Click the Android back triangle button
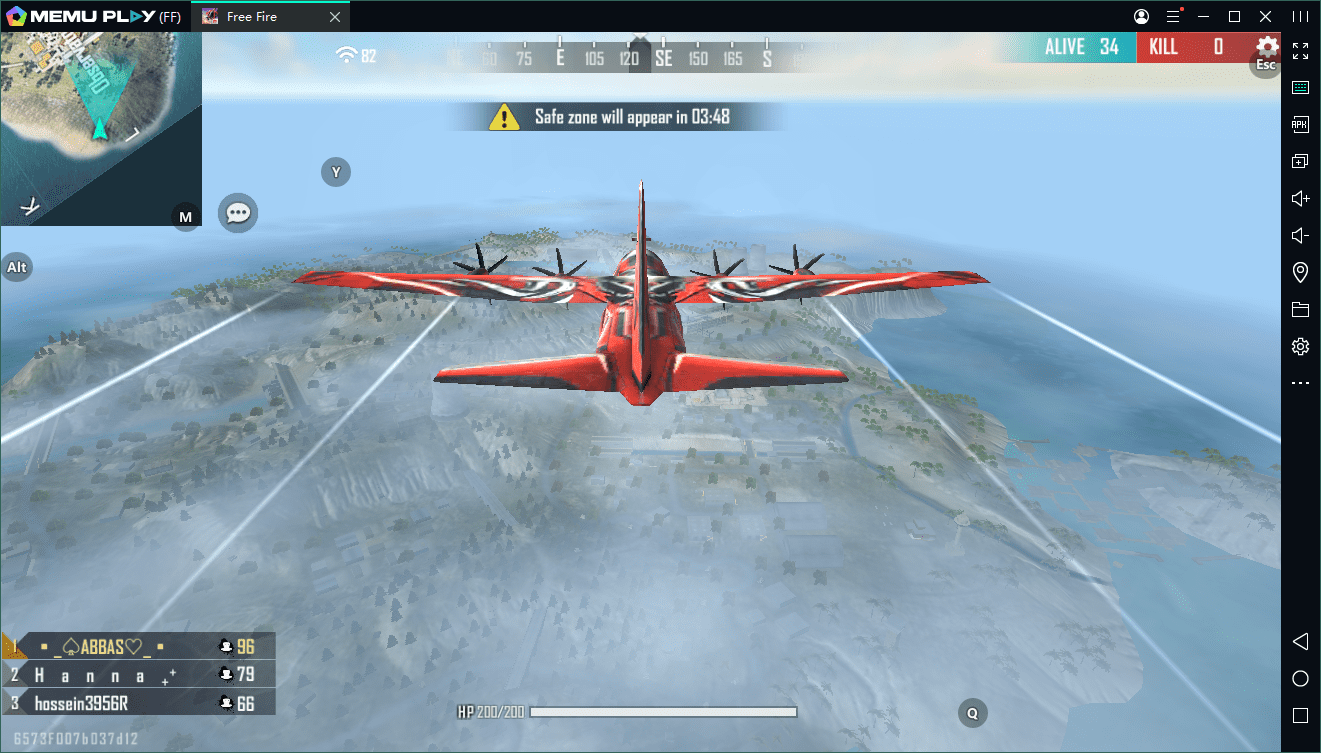Viewport: 1321px width, 753px height. 1300,641
